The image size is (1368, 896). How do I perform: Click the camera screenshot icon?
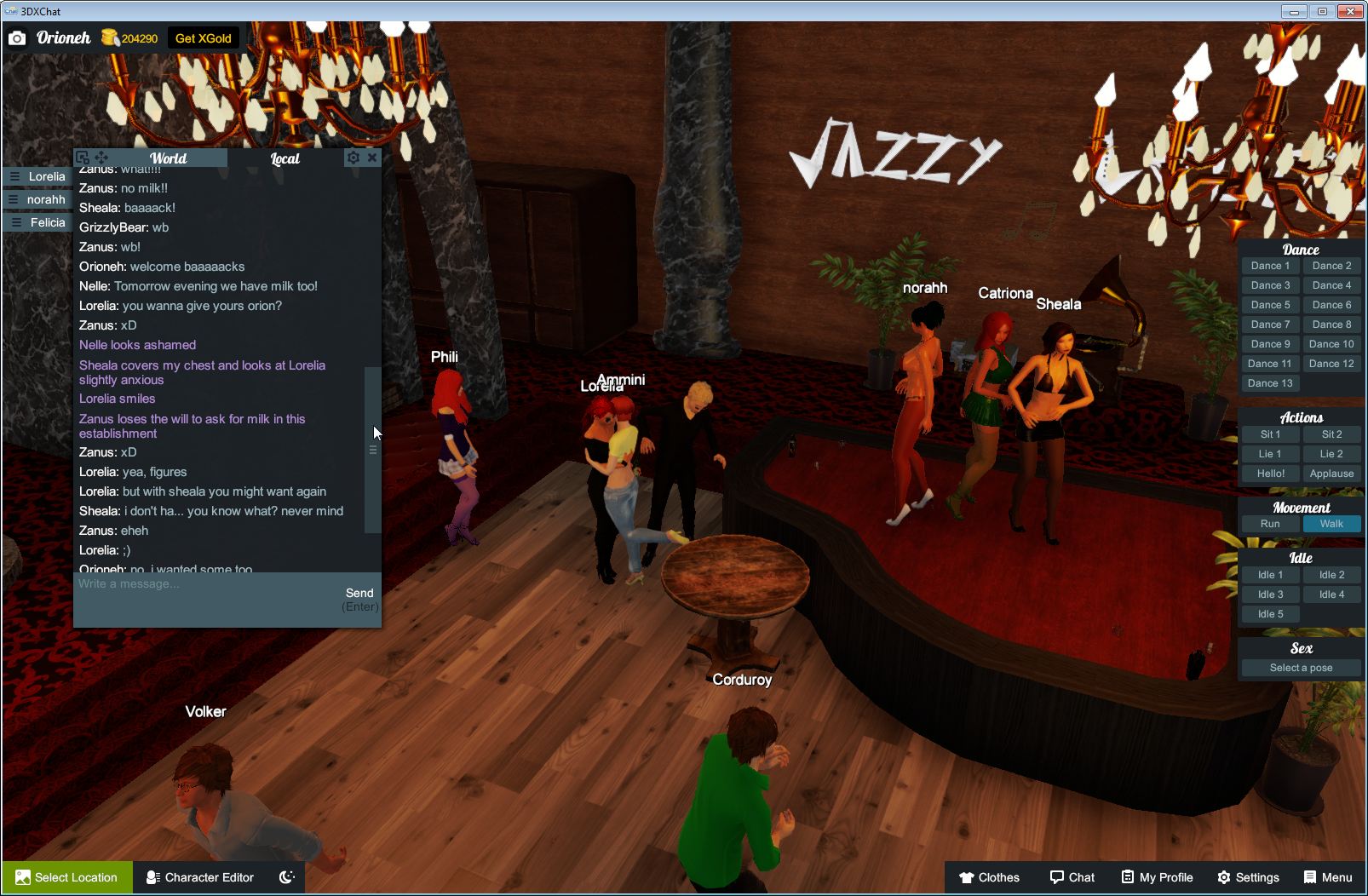click(x=17, y=37)
